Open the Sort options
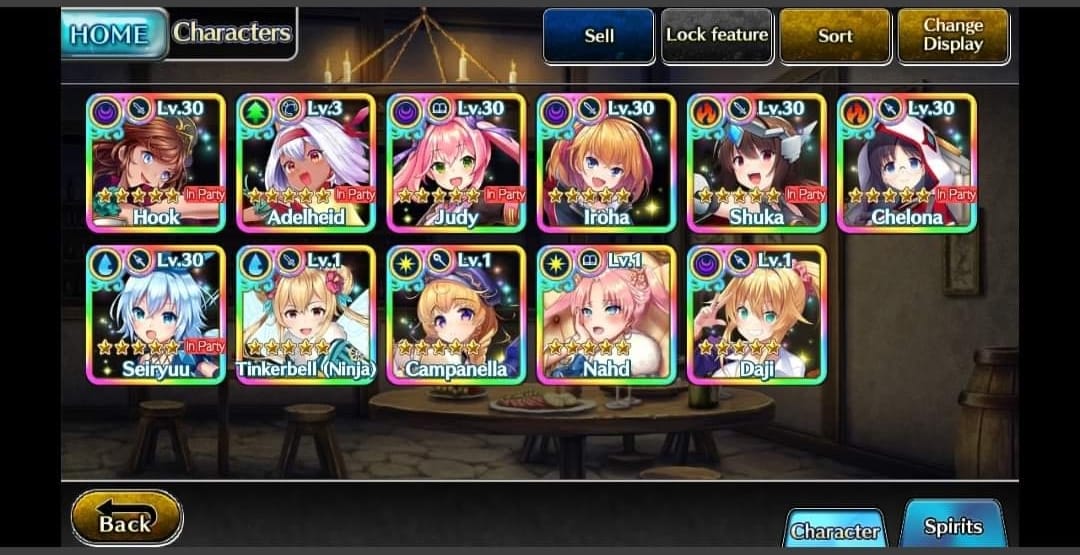 click(835, 36)
